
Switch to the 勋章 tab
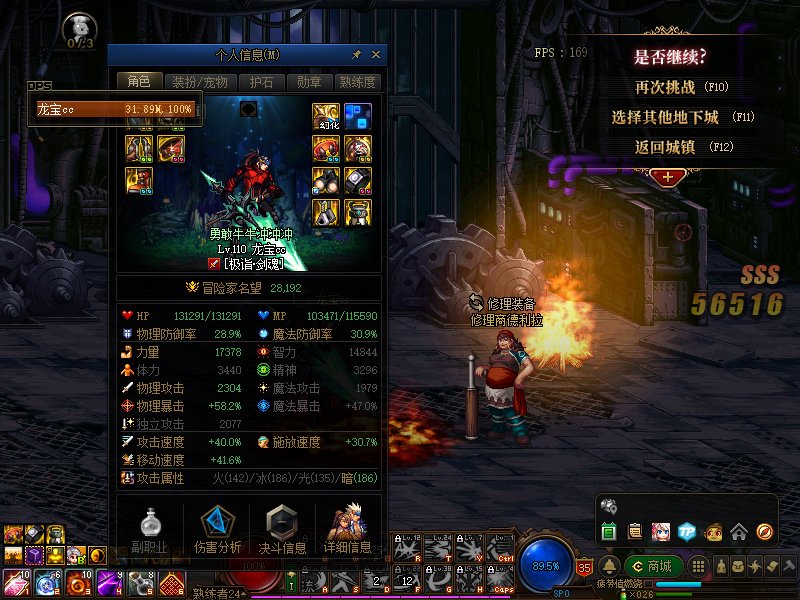(x=309, y=82)
